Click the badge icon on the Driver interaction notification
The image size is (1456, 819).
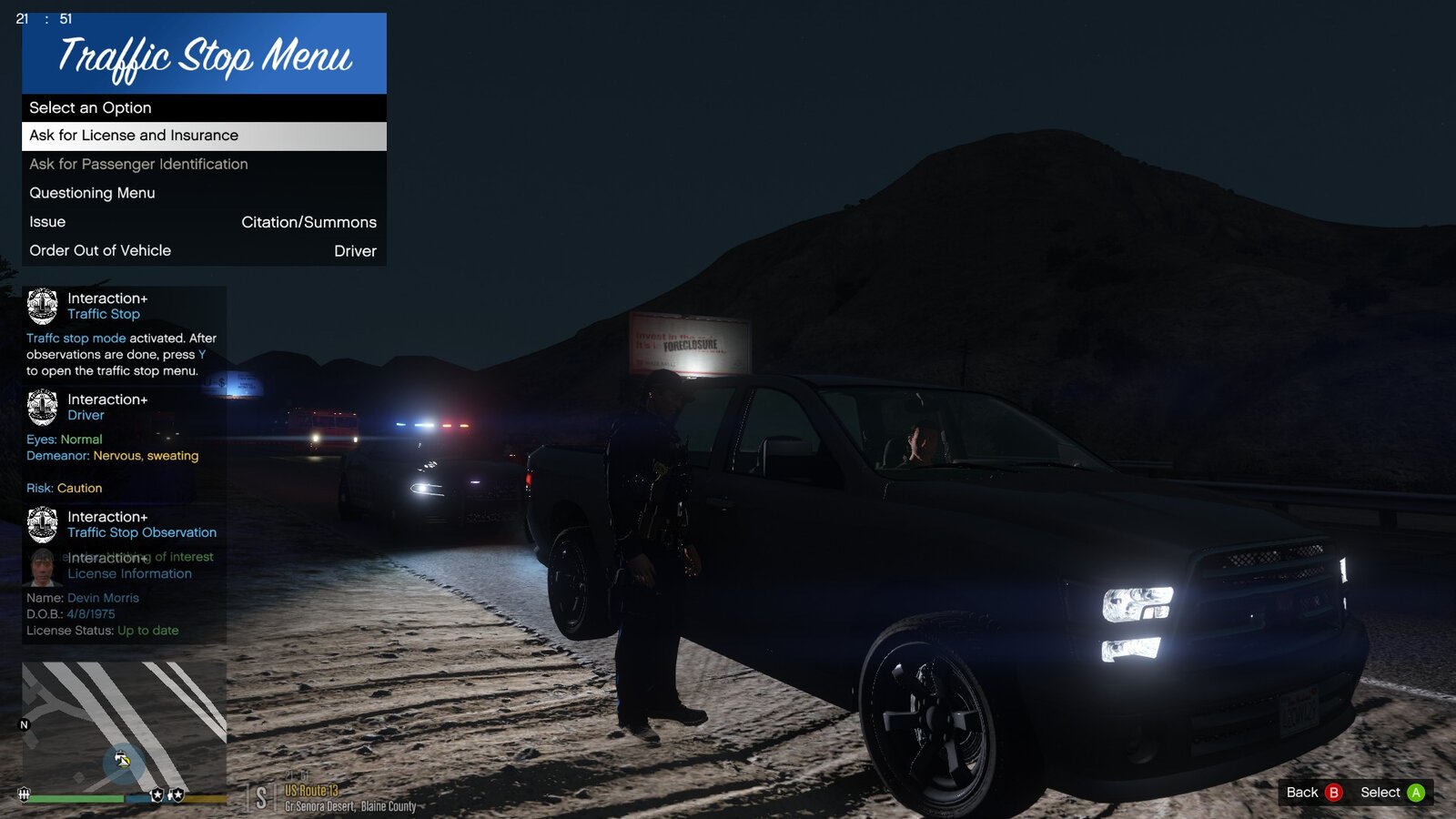[43, 407]
